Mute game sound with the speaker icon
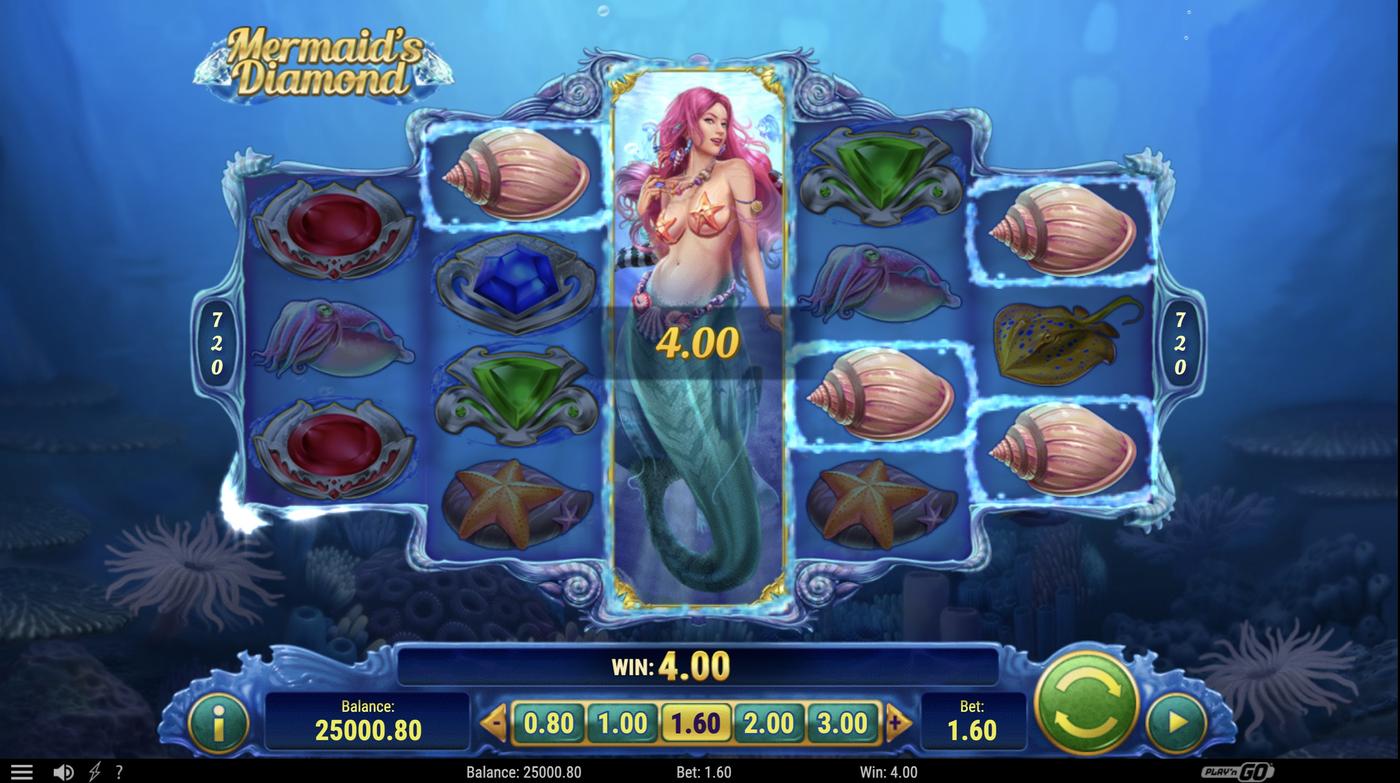 [63, 770]
